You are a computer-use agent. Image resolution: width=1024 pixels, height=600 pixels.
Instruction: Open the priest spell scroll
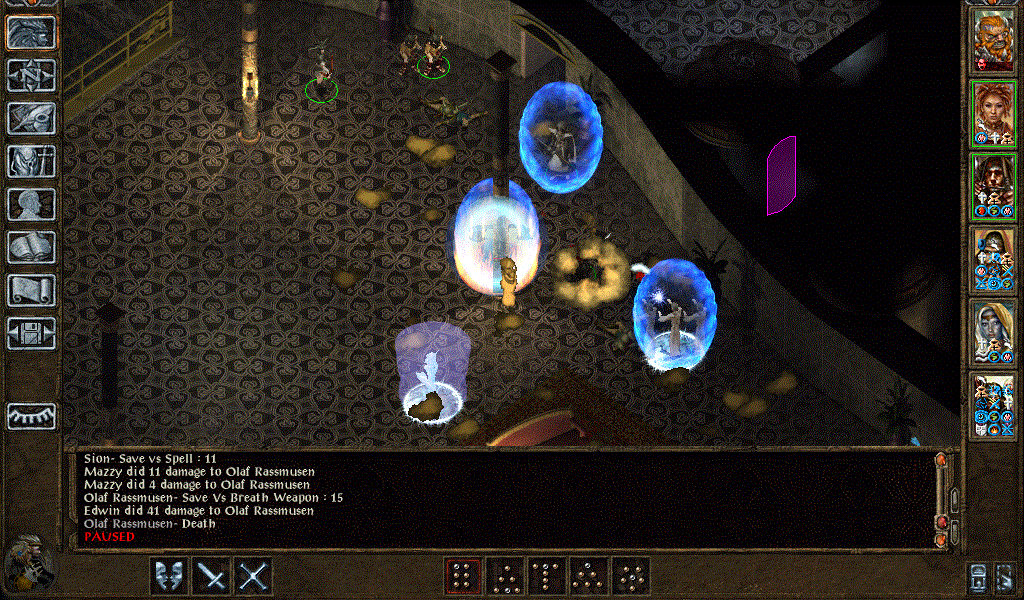pyautogui.click(x=32, y=290)
